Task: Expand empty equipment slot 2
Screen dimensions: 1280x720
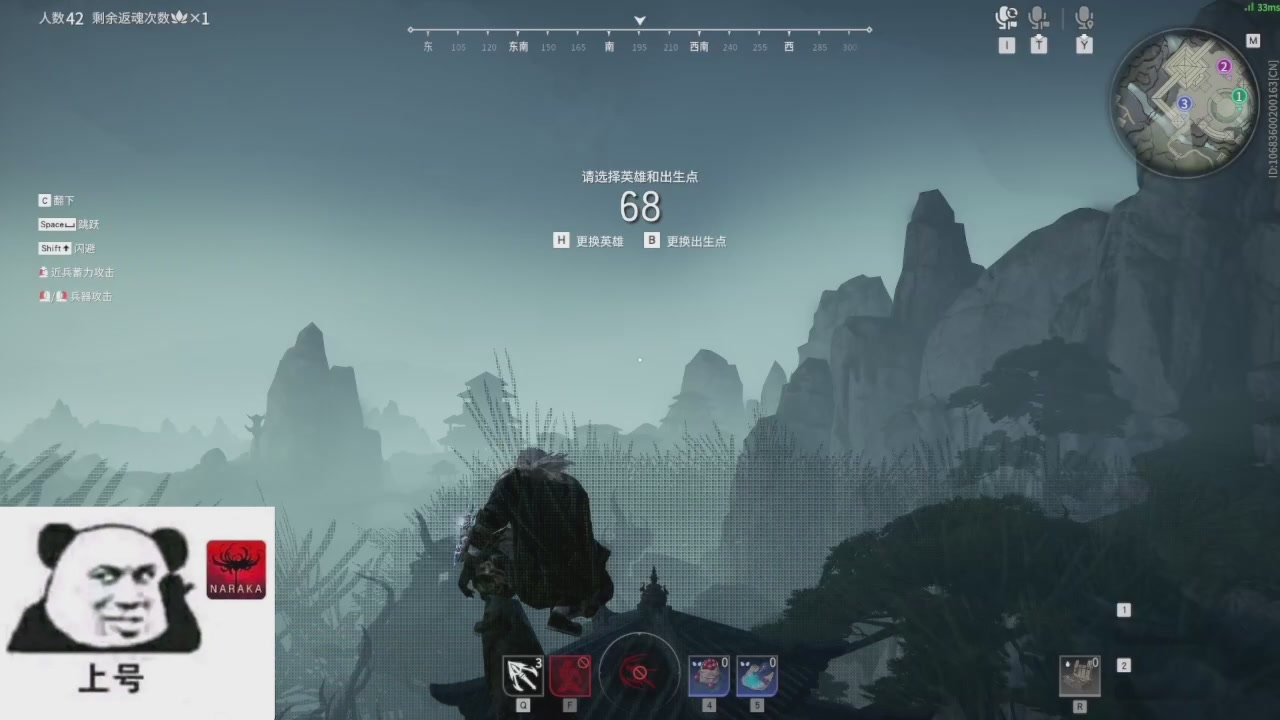Action: [x=1124, y=664]
